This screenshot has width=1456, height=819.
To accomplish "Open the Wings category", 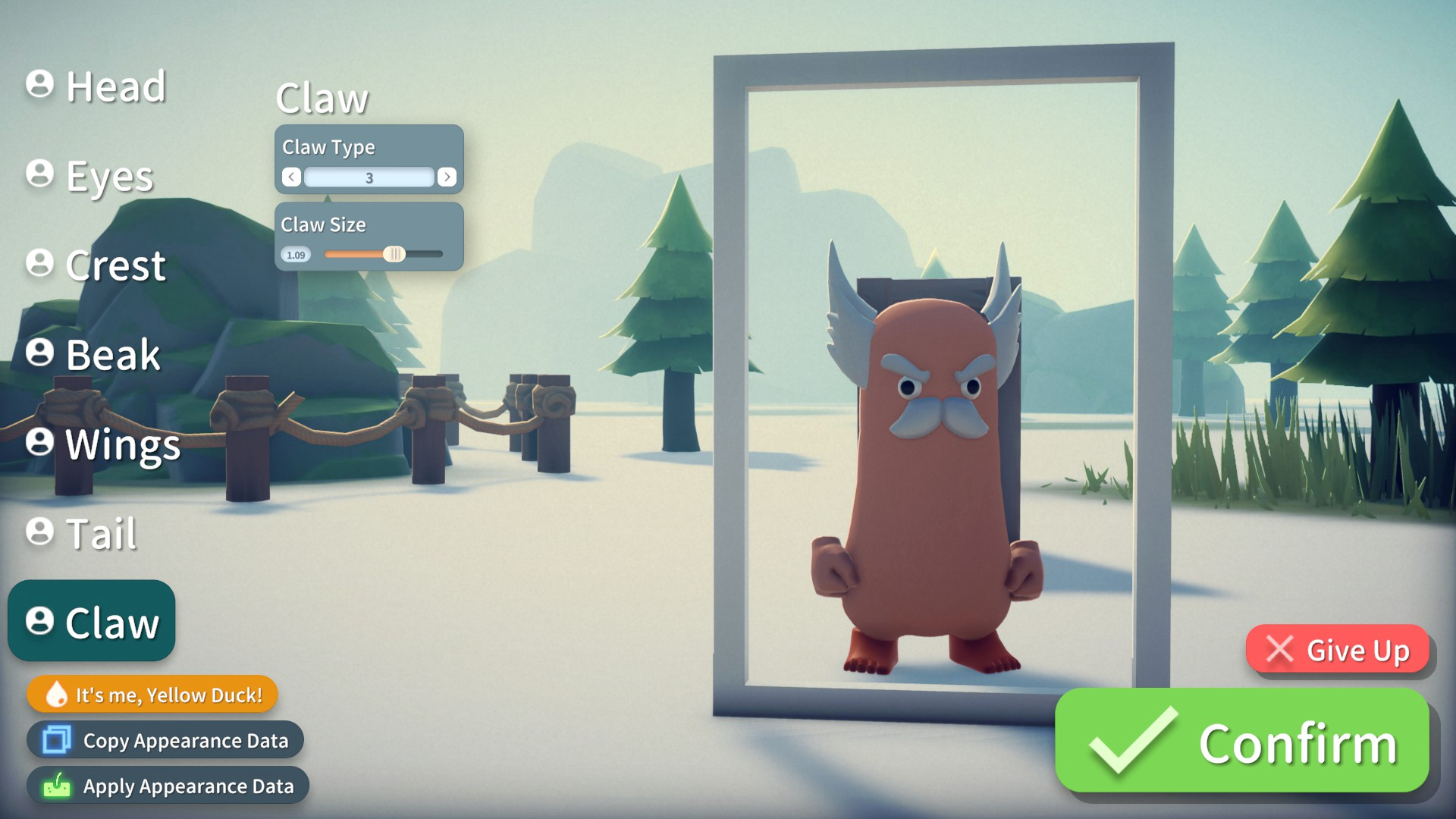I will click(x=104, y=444).
